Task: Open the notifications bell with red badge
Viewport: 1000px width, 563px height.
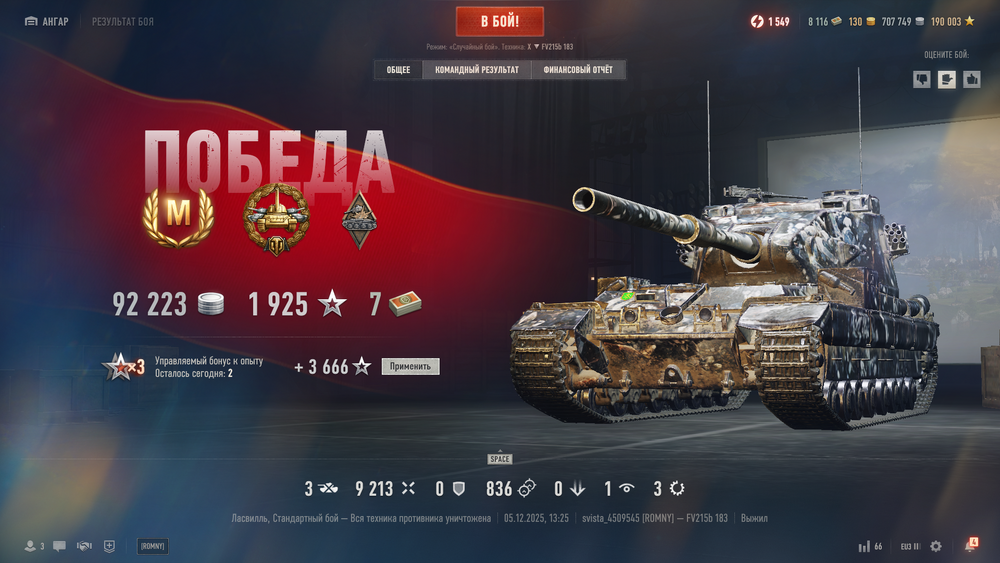Action: pyautogui.click(x=970, y=546)
